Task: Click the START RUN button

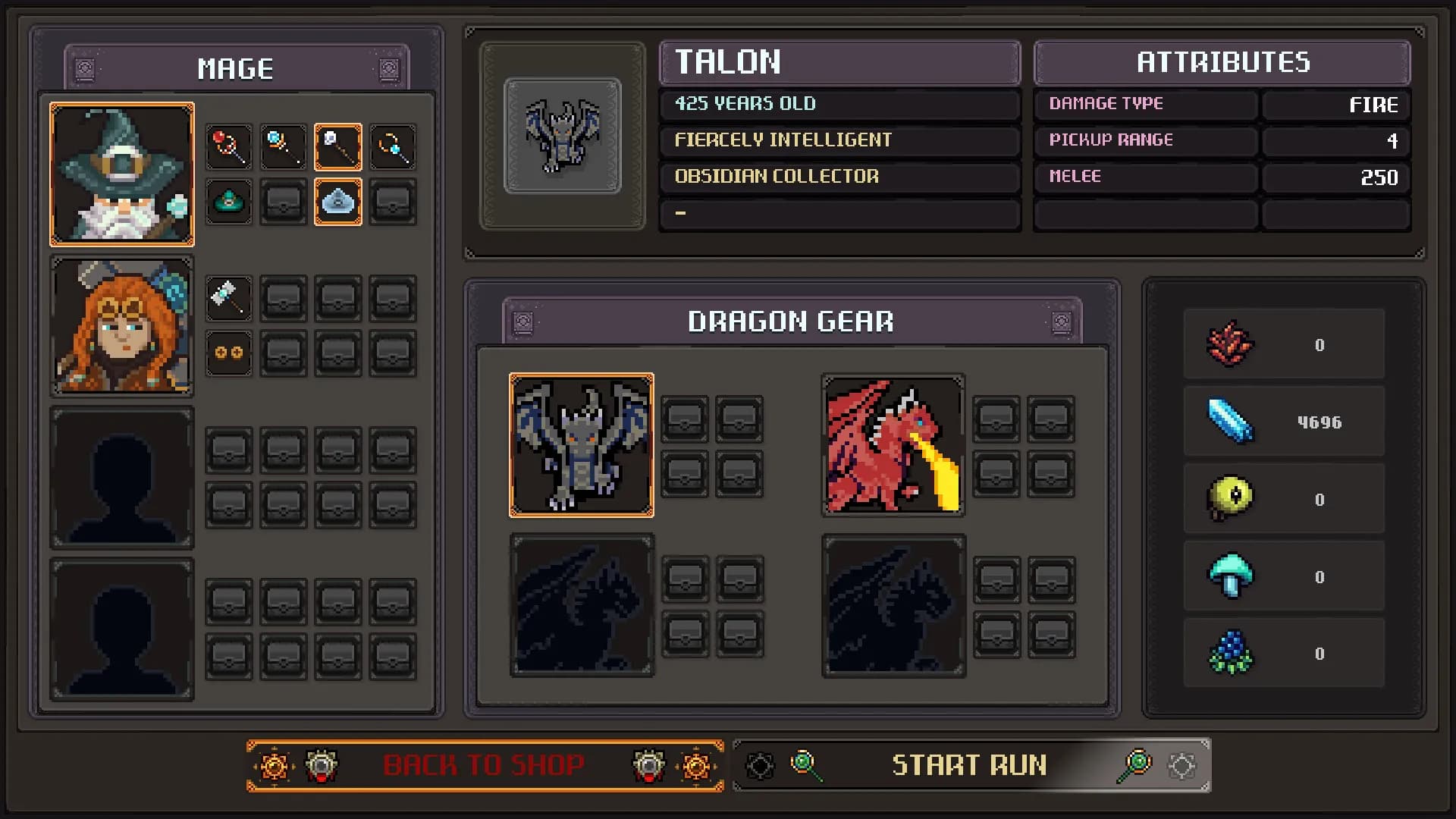Action: point(971,765)
